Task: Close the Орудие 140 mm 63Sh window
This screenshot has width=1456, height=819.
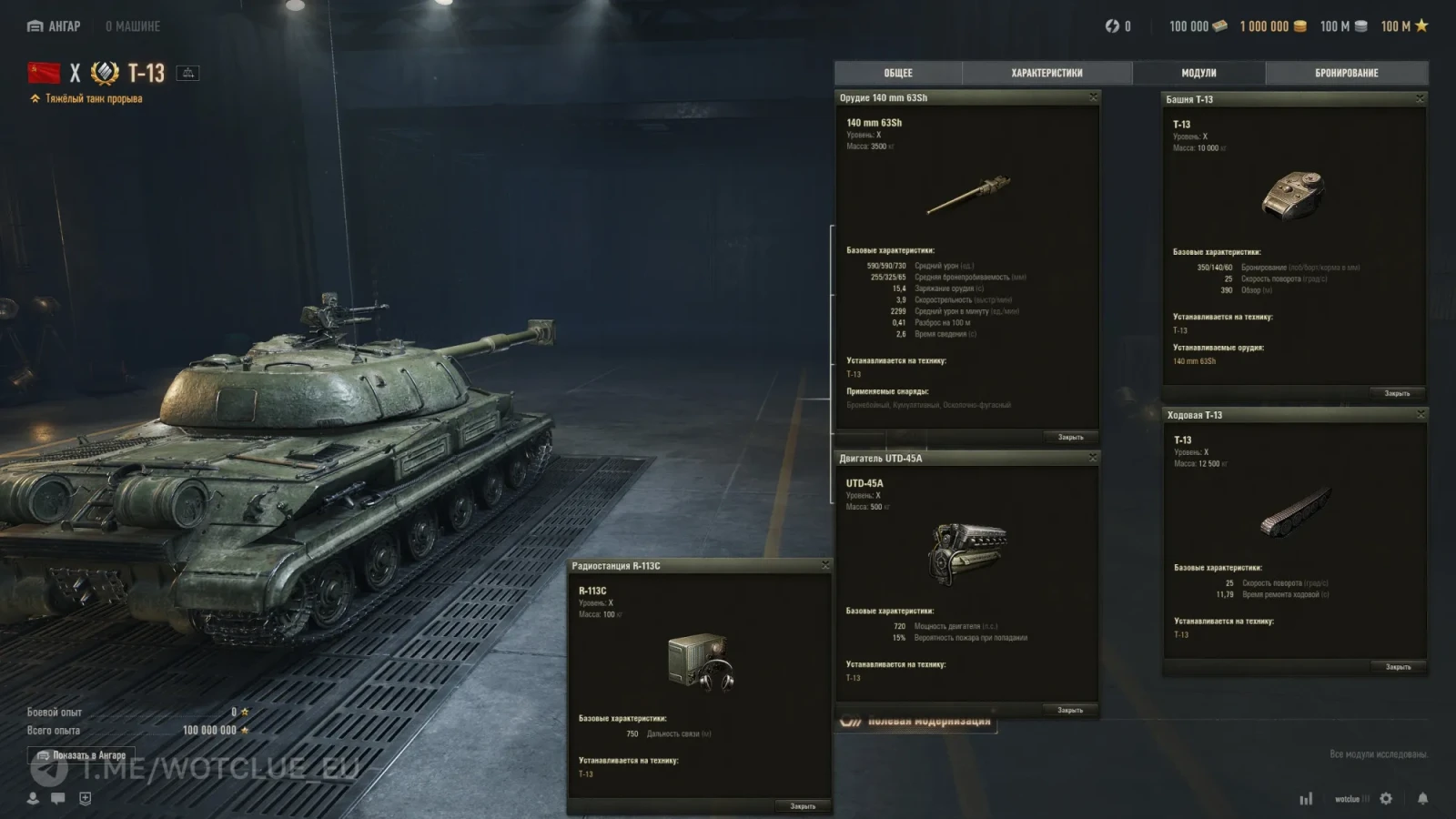Action: (1093, 96)
